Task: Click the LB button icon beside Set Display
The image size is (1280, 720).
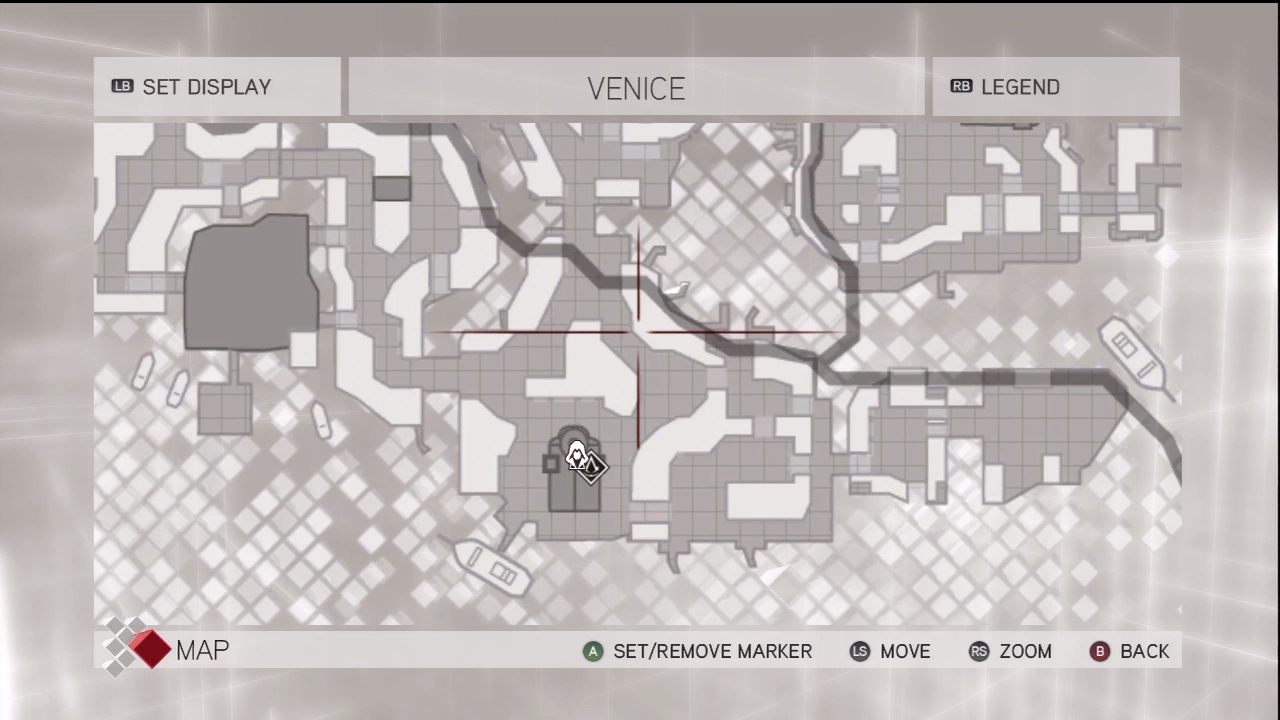Action: [x=122, y=87]
